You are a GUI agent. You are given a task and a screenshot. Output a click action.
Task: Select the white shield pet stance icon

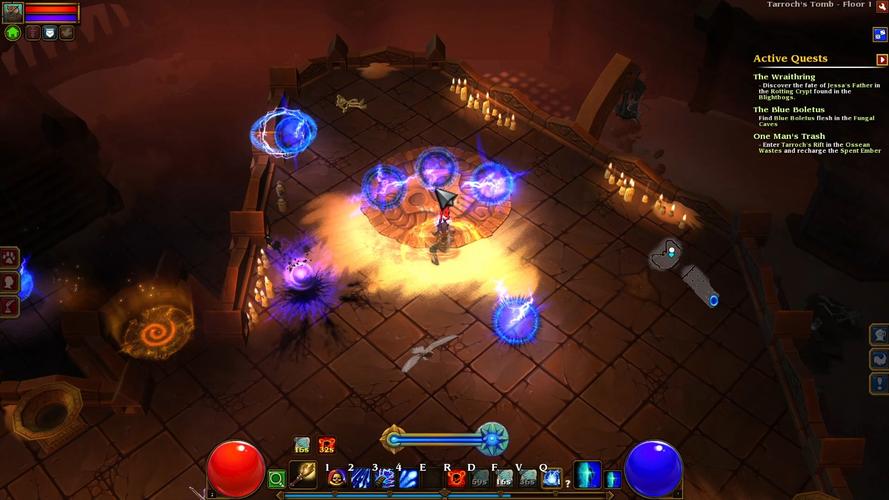[x=49, y=32]
